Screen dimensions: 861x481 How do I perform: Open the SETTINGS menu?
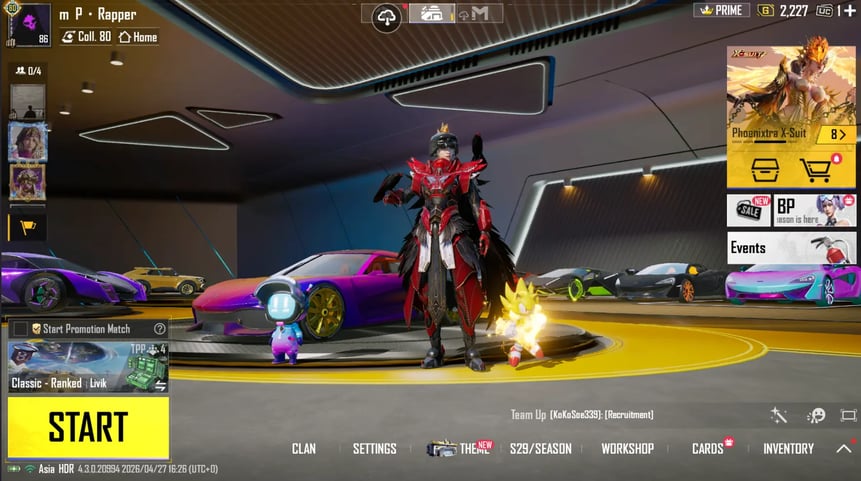pos(375,449)
